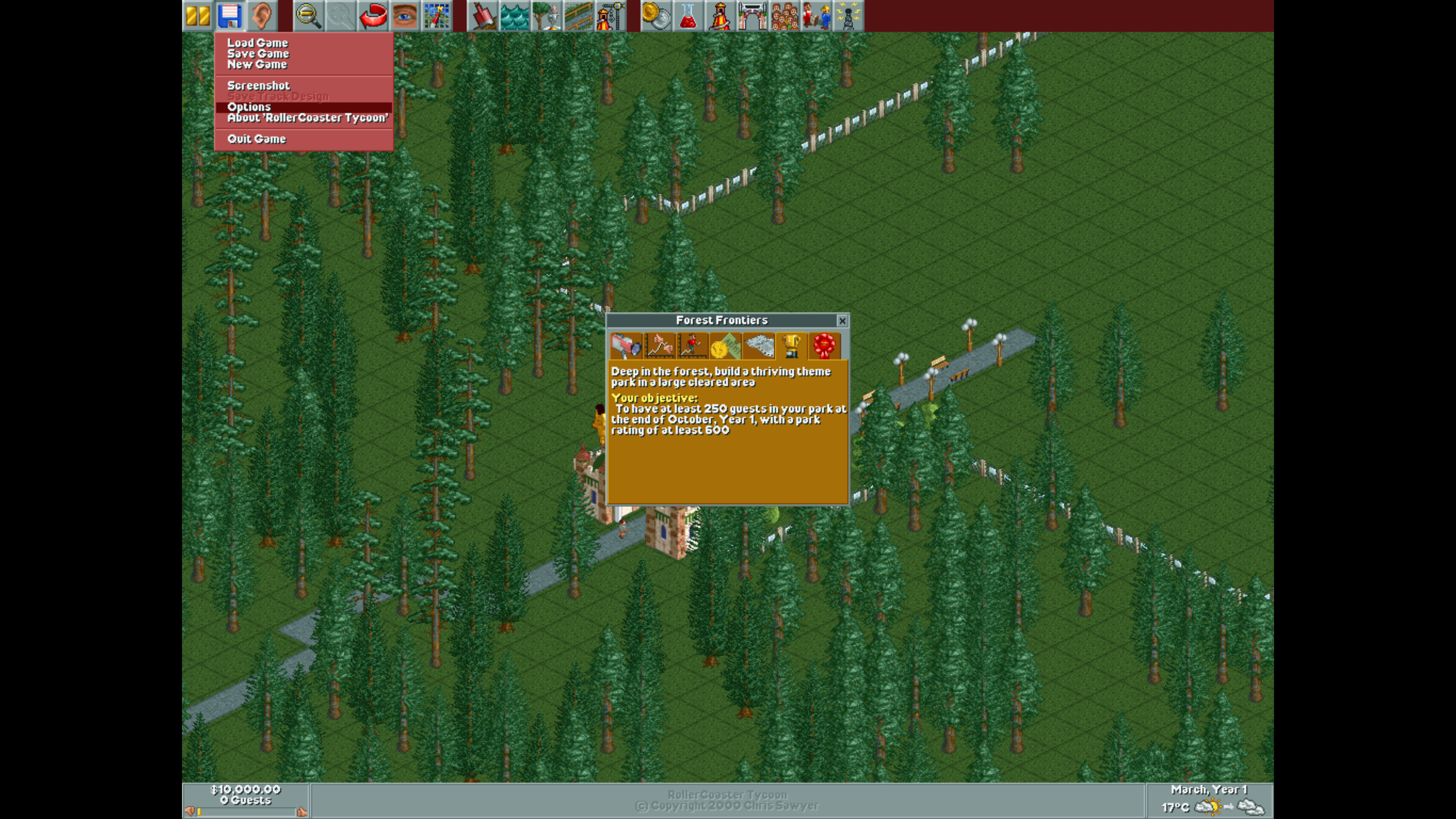This screenshot has height=819, width=1456.
Task: Select the shovel land-editing tool
Action: [482, 16]
